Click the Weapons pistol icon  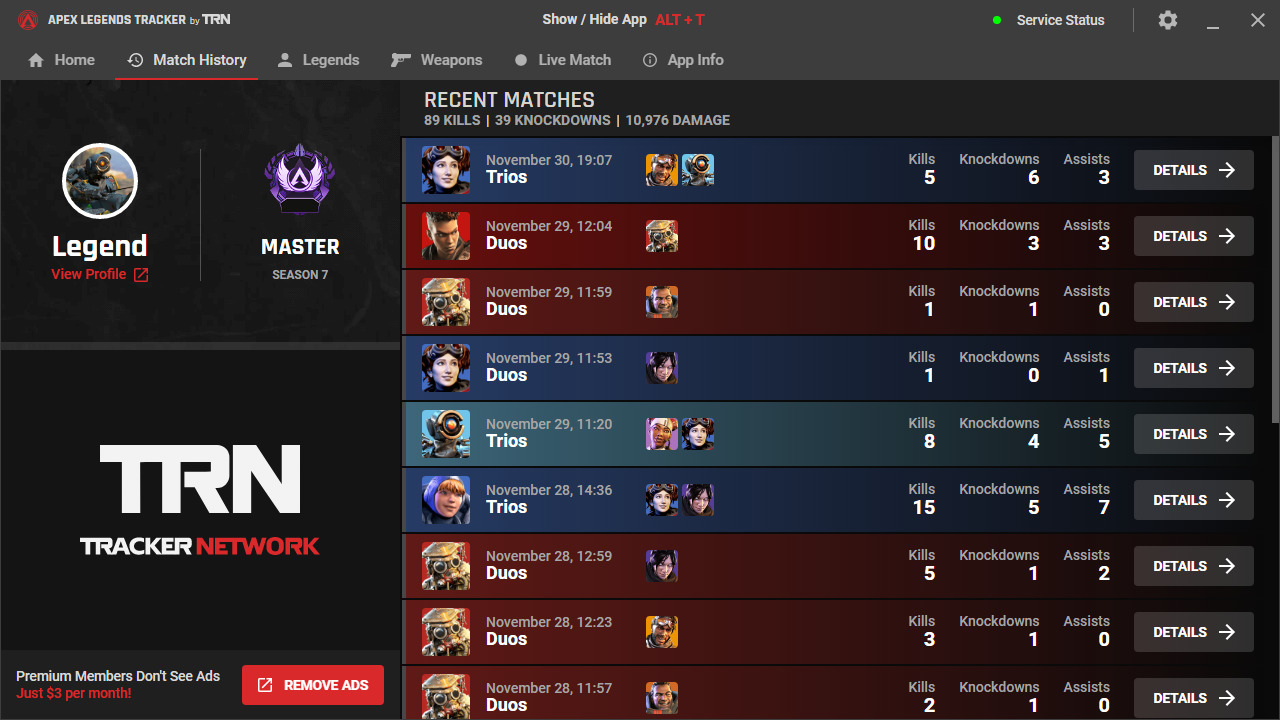399,59
